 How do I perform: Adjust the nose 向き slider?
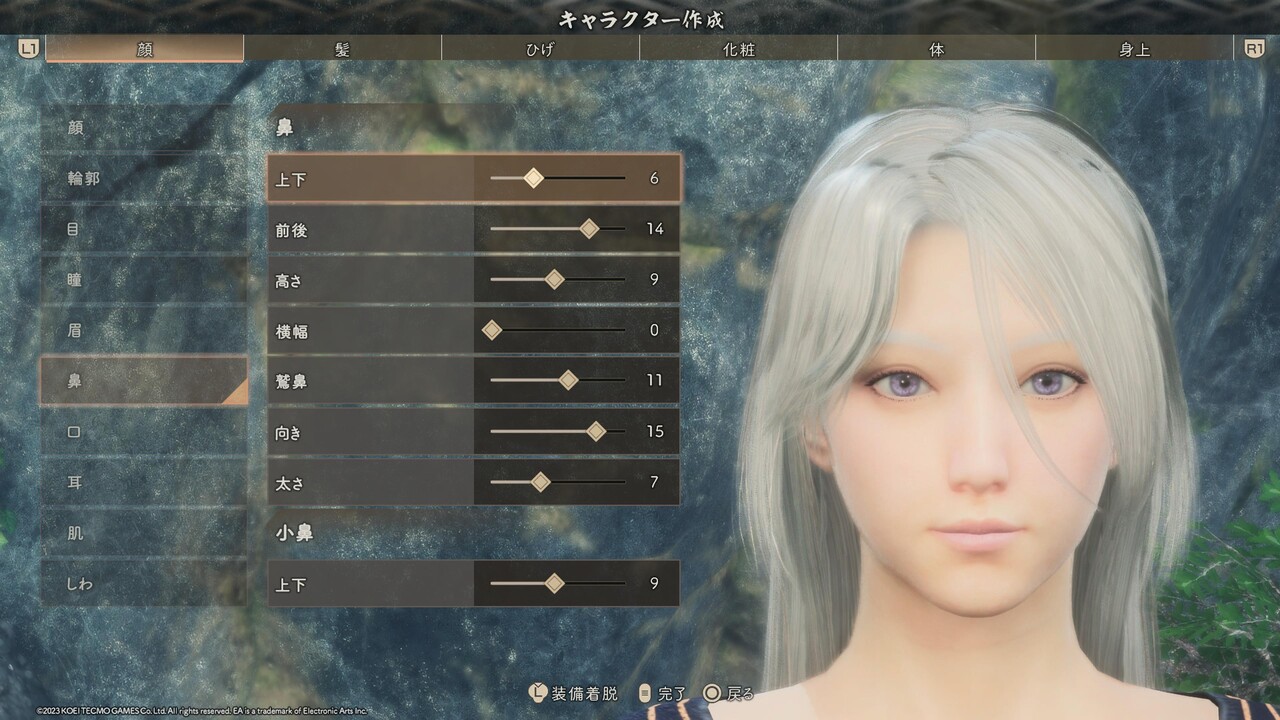(x=596, y=432)
